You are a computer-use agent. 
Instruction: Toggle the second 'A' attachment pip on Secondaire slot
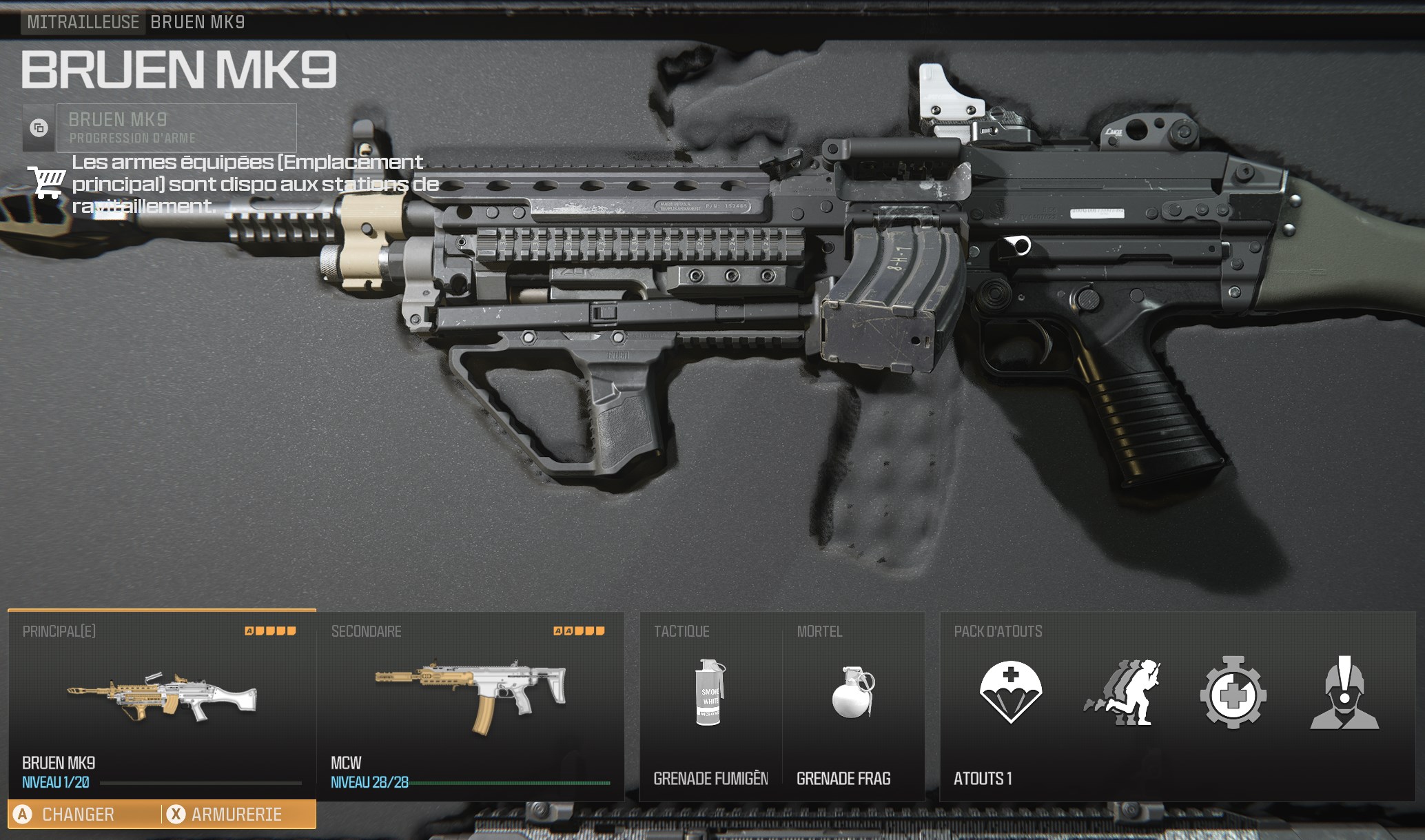(568, 630)
